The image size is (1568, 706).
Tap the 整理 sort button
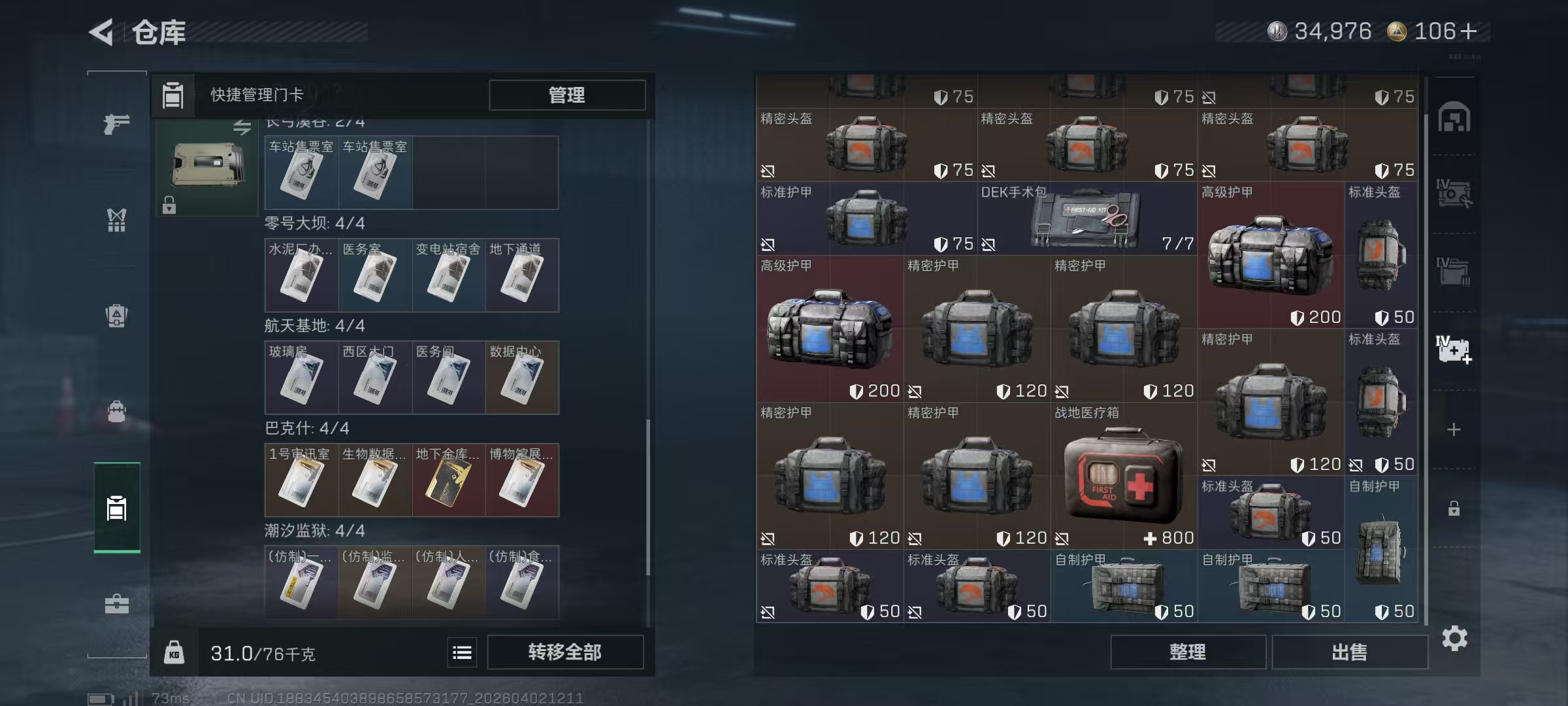[x=1187, y=652]
